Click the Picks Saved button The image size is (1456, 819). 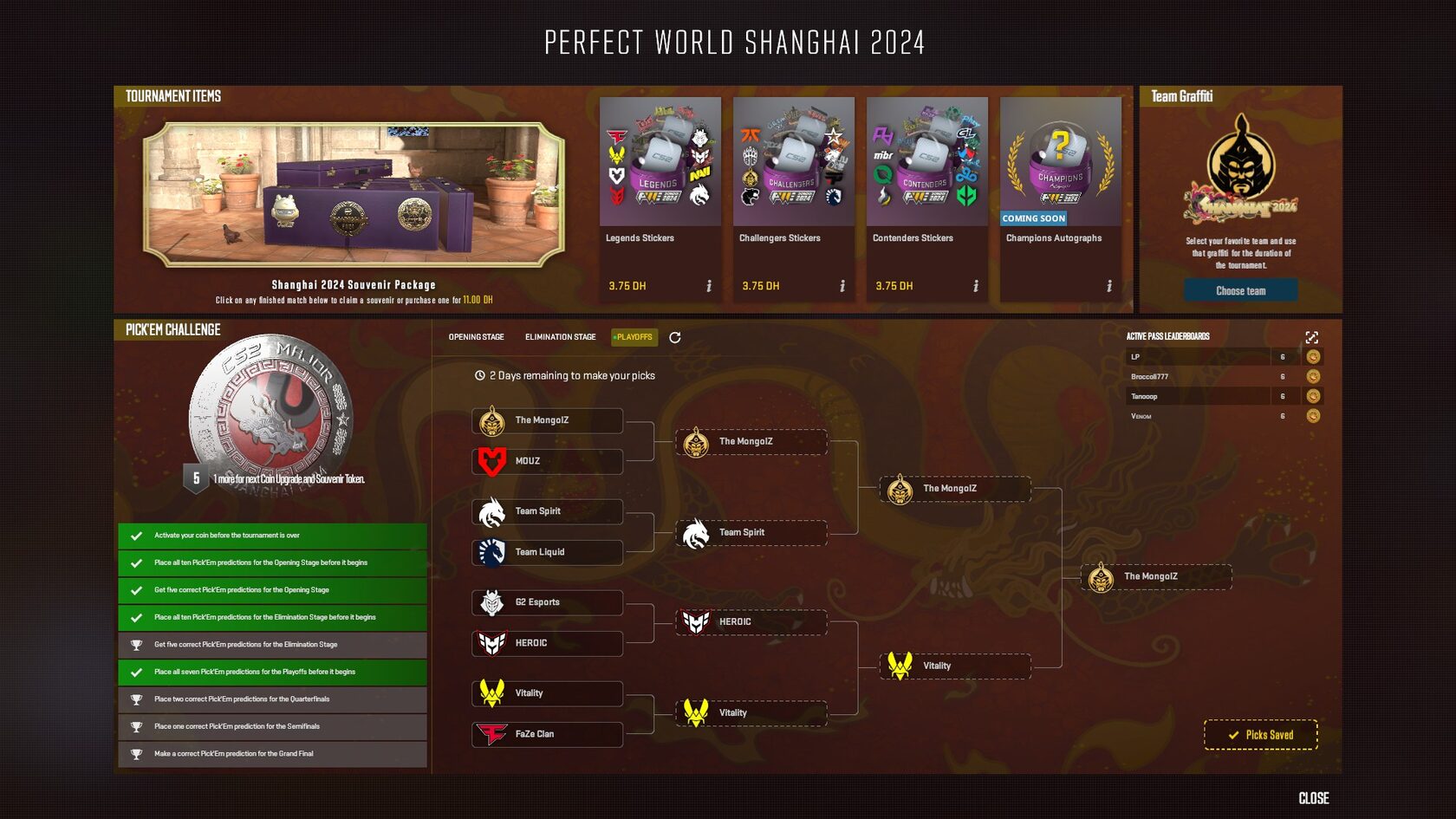click(1259, 734)
